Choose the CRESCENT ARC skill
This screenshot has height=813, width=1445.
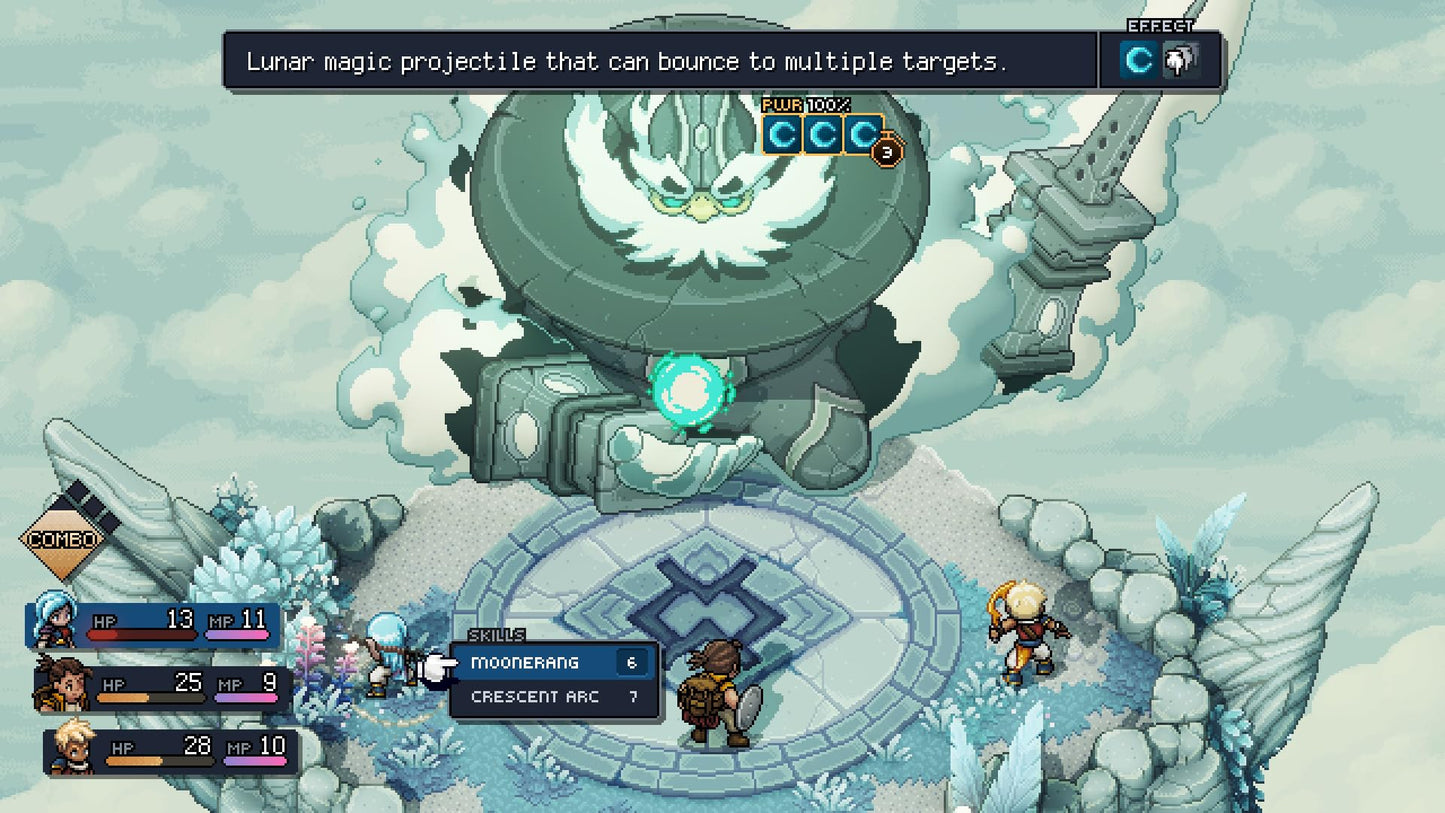click(x=533, y=698)
